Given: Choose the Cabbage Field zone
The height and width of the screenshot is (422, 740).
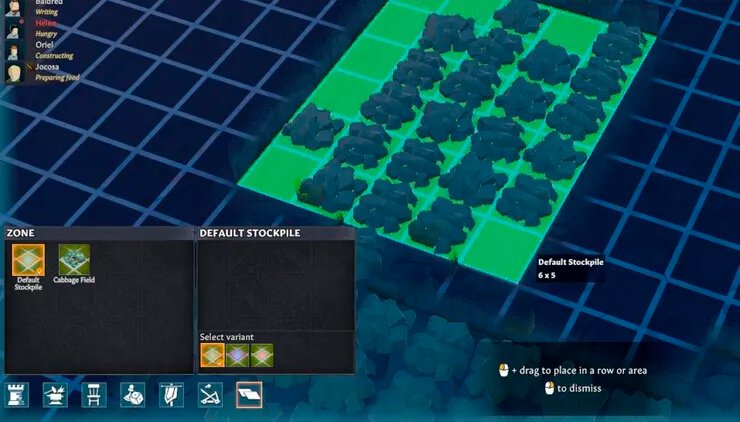Looking at the screenshot, I should 74,261.
